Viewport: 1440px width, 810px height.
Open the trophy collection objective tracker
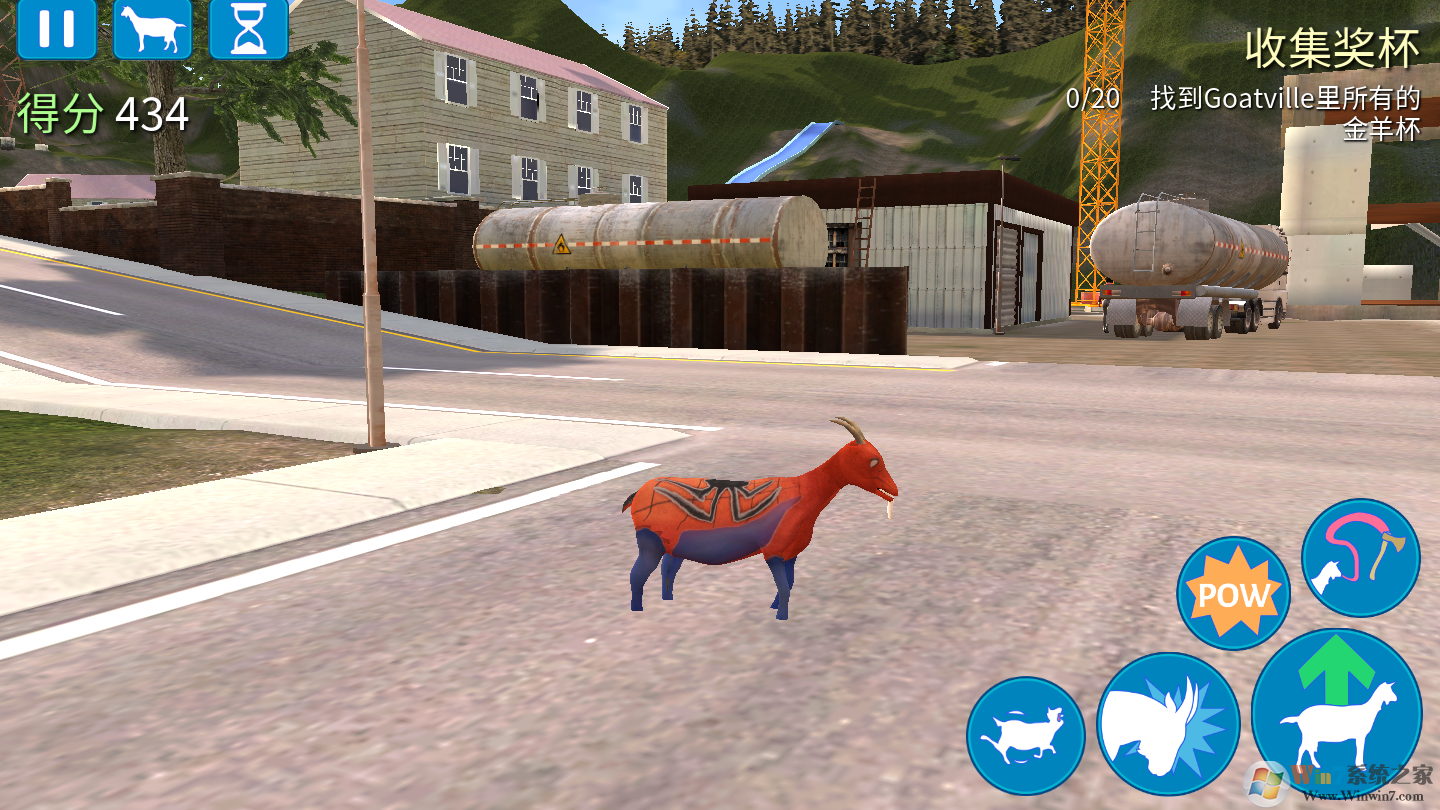(1330, 50)
